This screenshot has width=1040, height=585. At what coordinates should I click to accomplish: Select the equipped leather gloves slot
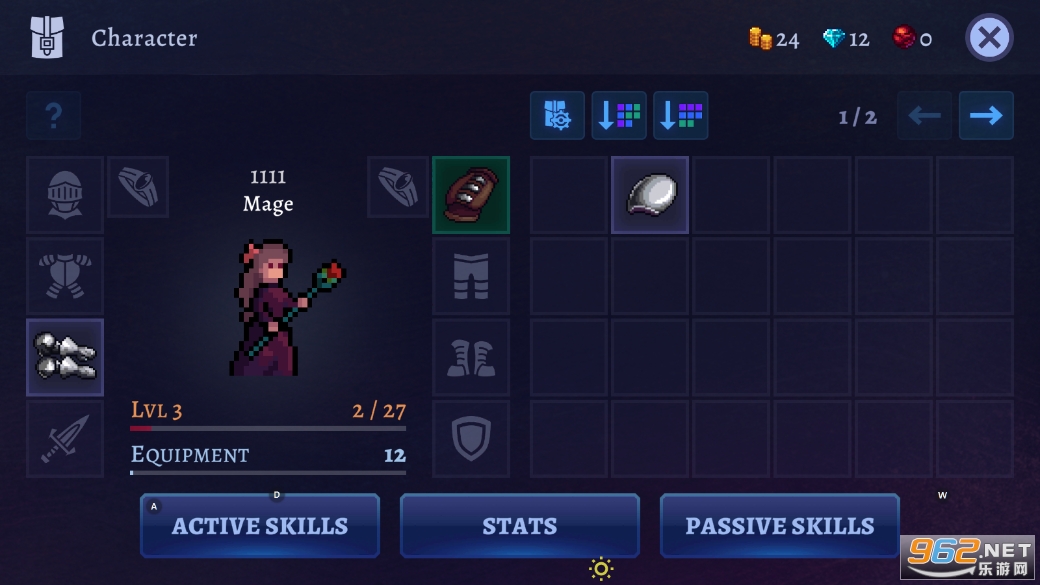click(471, 195)
